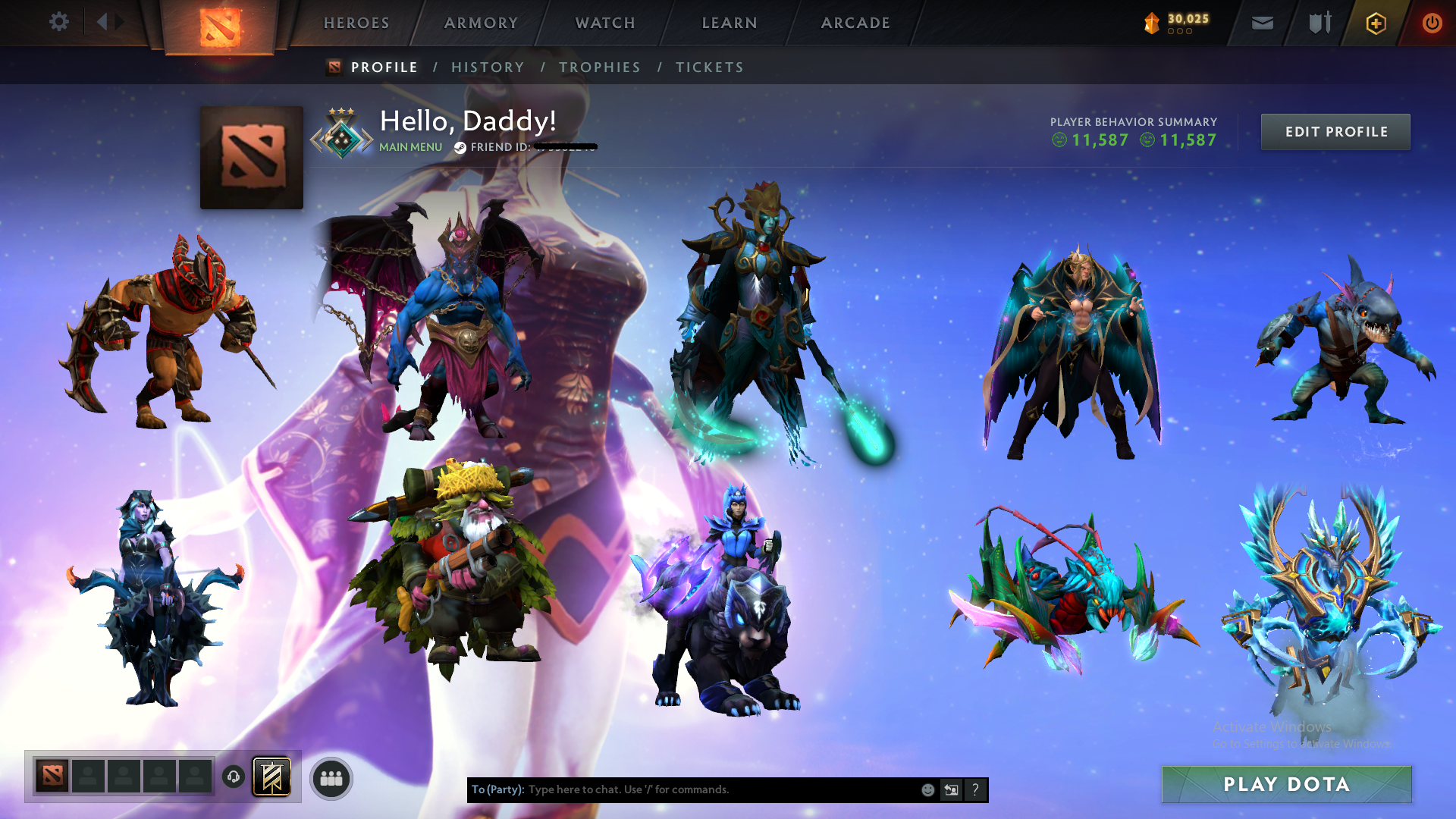
Task: Switch to the TROPHIES tab
Action: (x=600, y=67)
